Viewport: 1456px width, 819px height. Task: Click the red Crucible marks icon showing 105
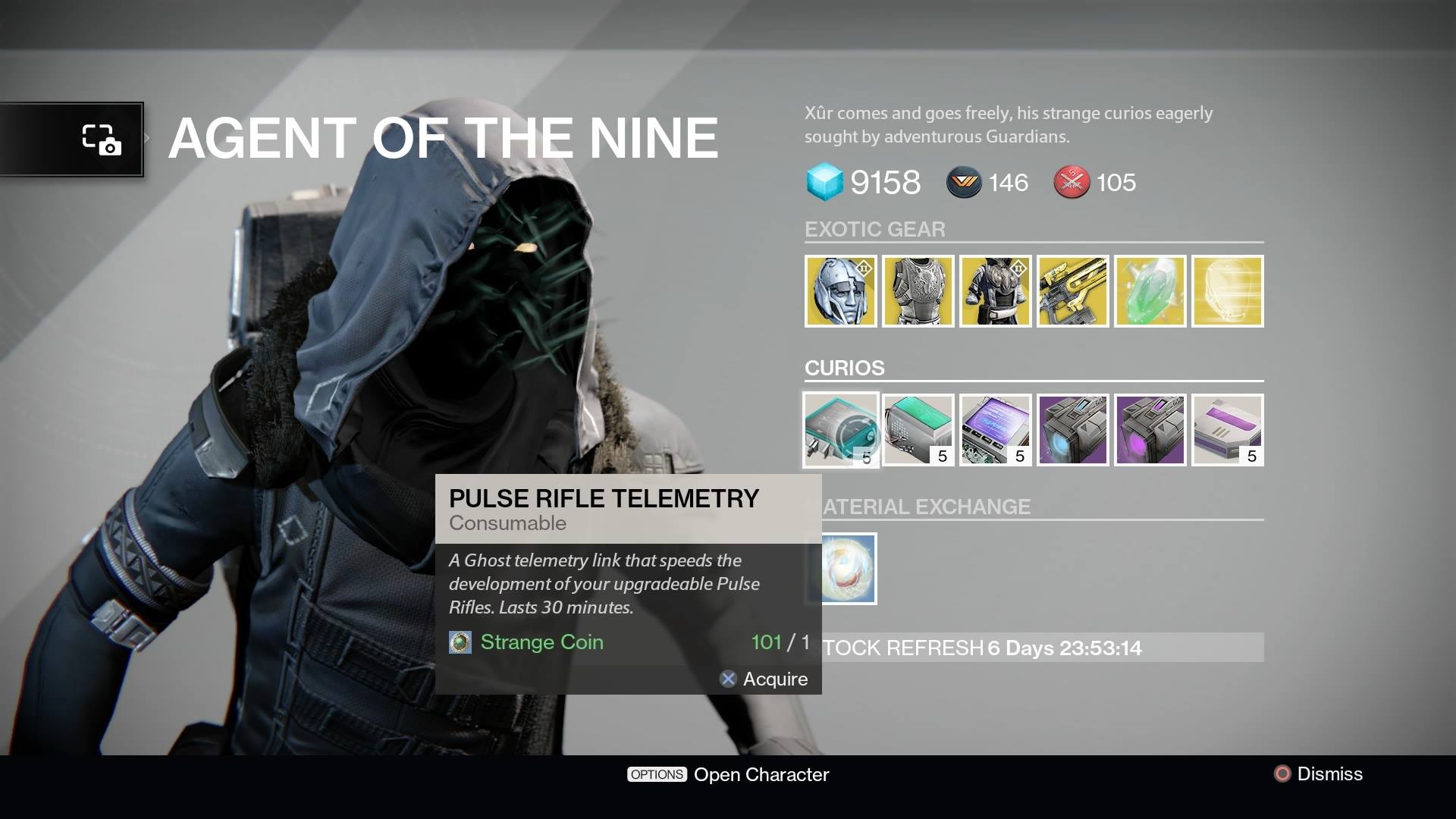click(1071, 182)
